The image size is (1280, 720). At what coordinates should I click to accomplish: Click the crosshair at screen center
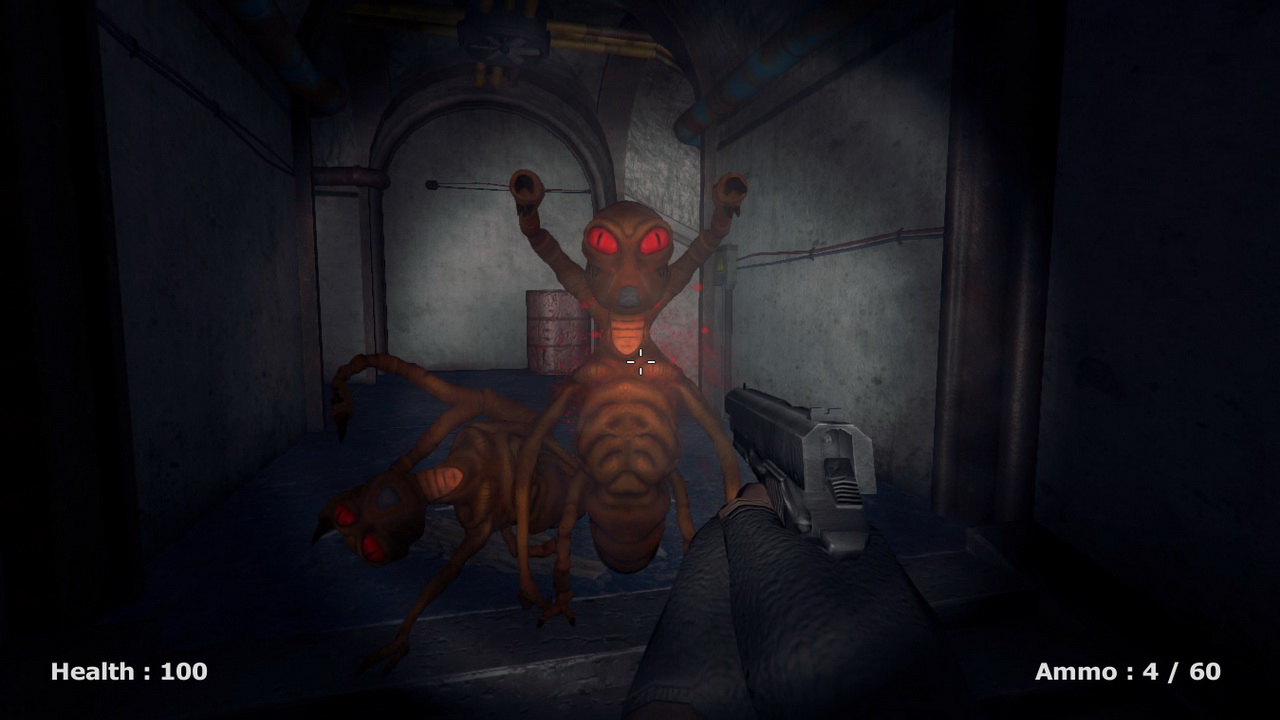(x=640, y=362)
